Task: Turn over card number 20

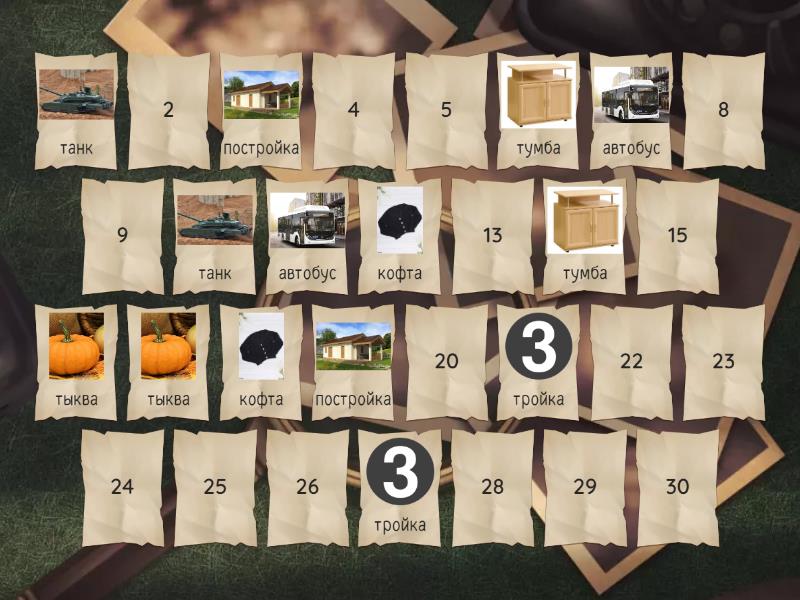Action: (446, 362)
